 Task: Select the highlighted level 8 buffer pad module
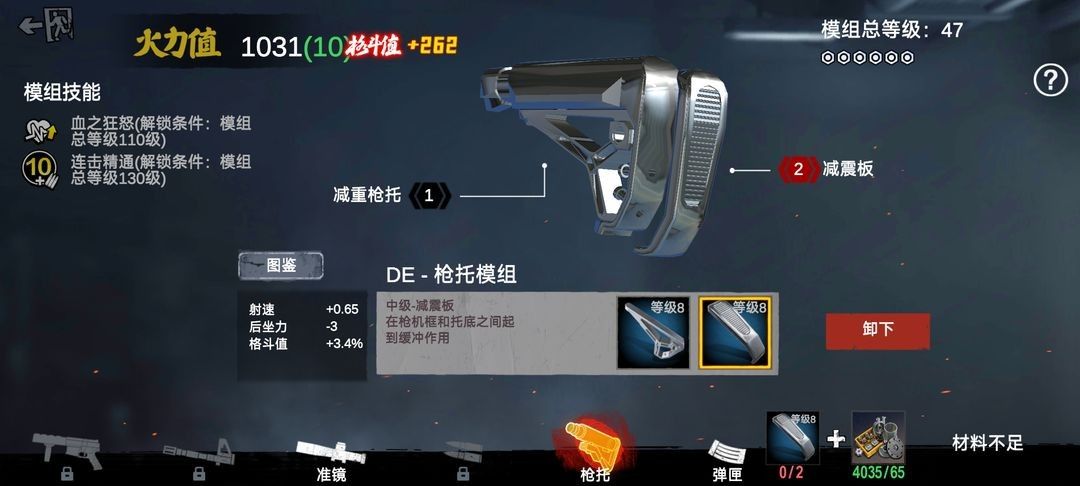pos(734,332)
